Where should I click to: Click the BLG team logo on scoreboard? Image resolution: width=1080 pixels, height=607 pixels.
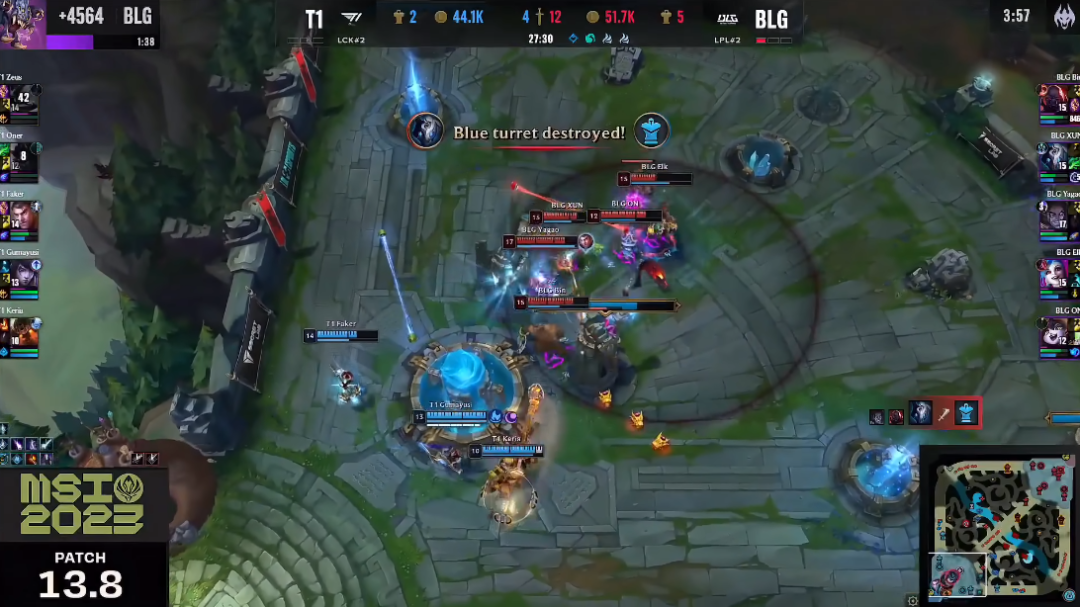click(728, 19)
